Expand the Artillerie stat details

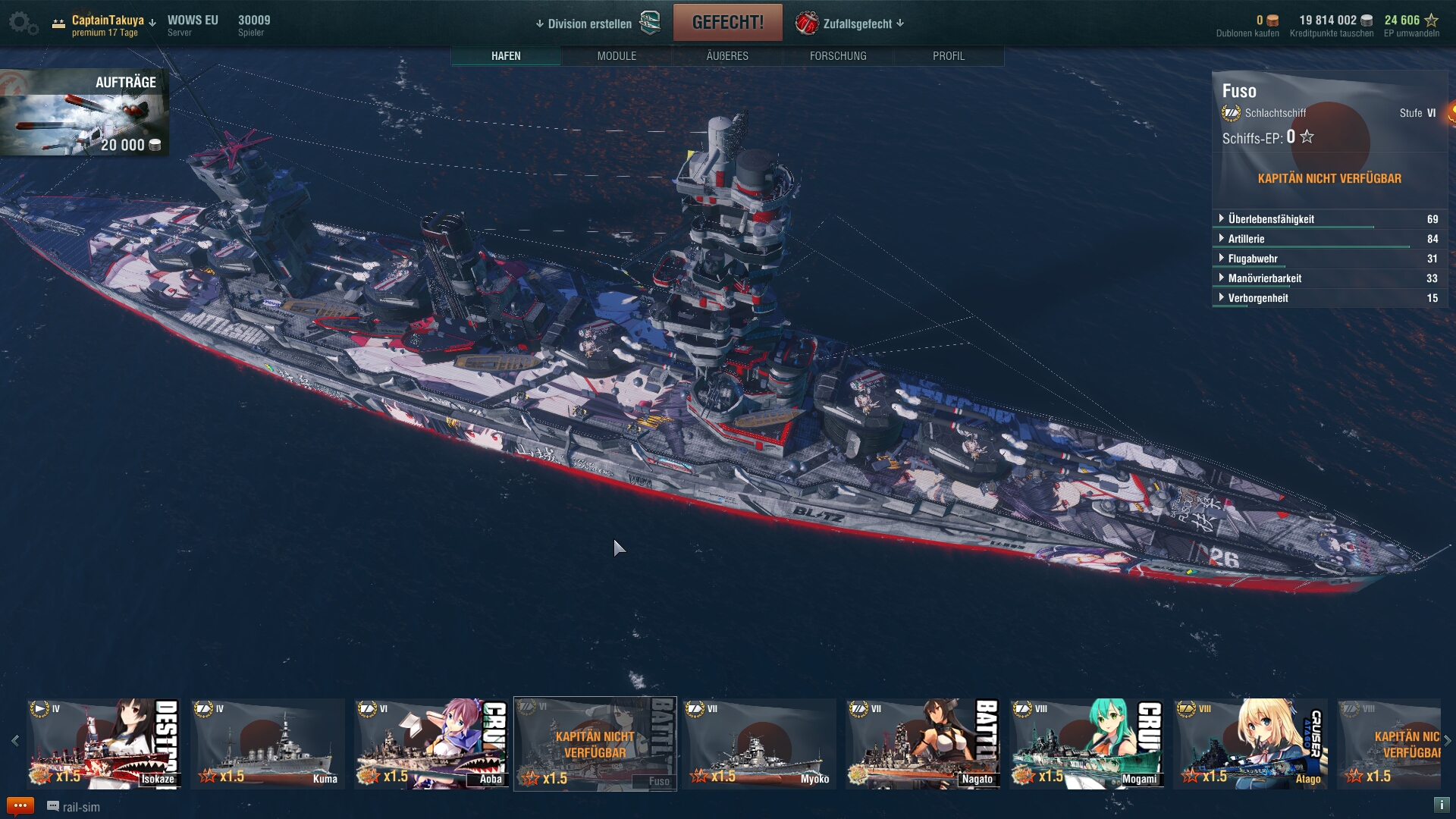pos(1246,239)
